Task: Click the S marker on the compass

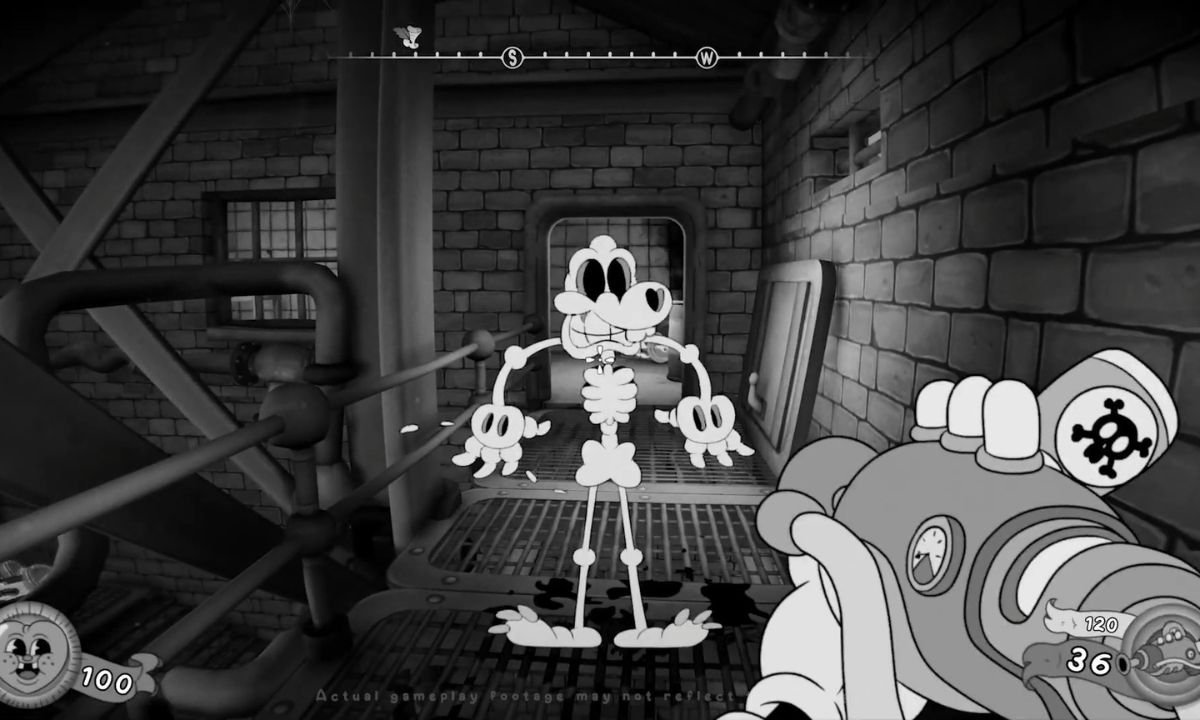Action: 513,58
